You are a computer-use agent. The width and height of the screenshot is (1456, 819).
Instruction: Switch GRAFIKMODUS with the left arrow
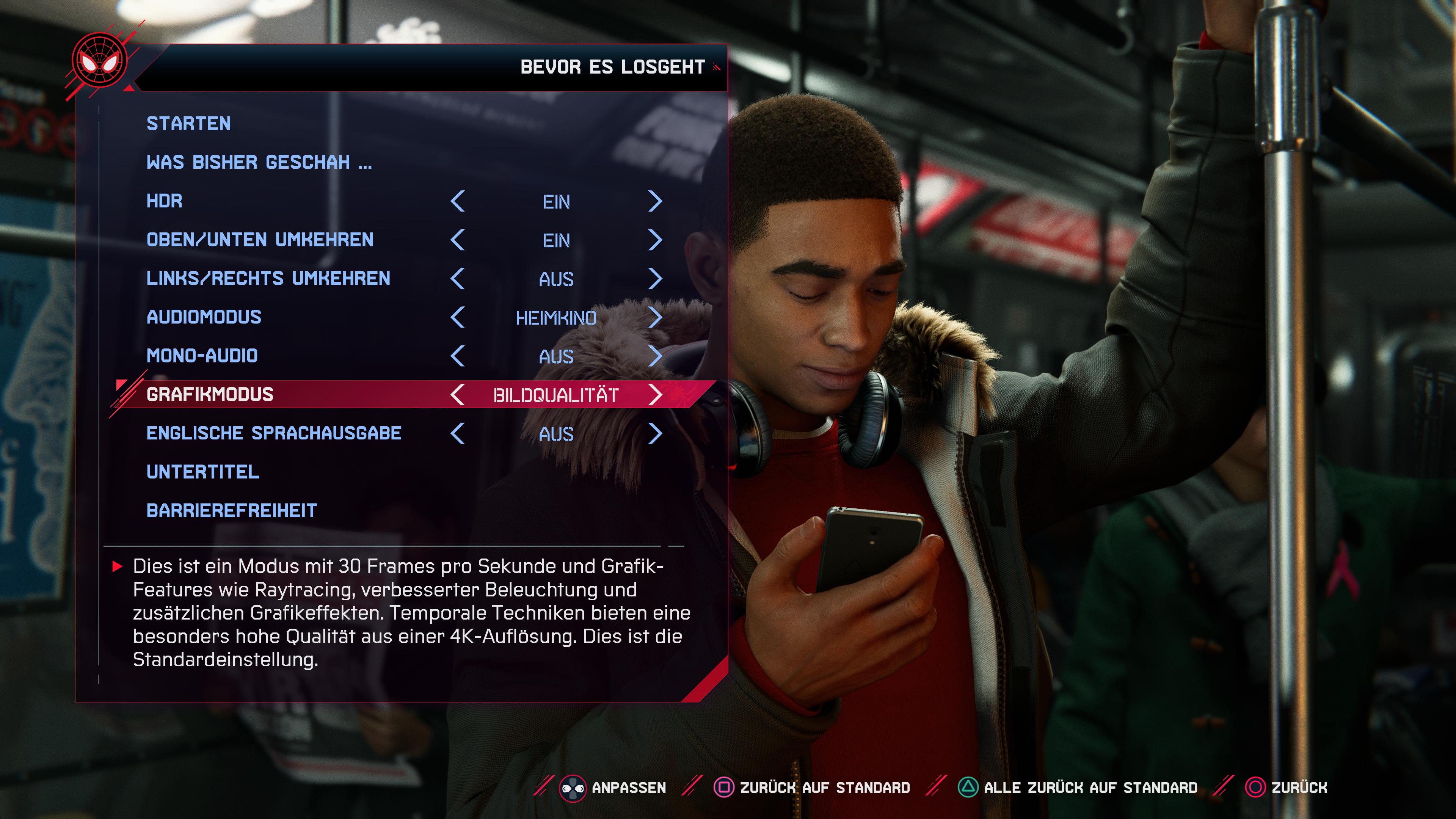[458, 395]
